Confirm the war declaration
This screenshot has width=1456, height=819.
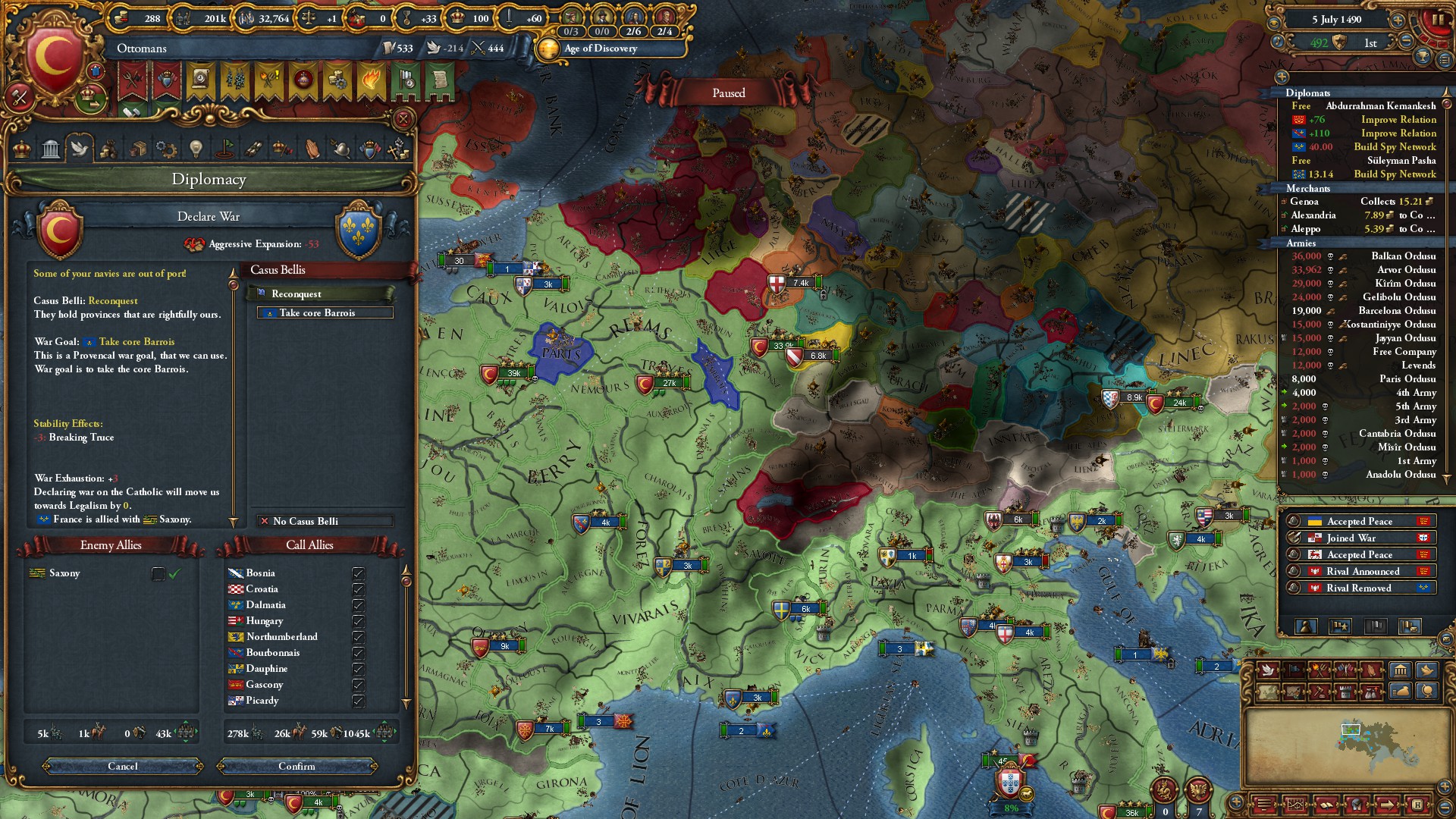[297, 766]
